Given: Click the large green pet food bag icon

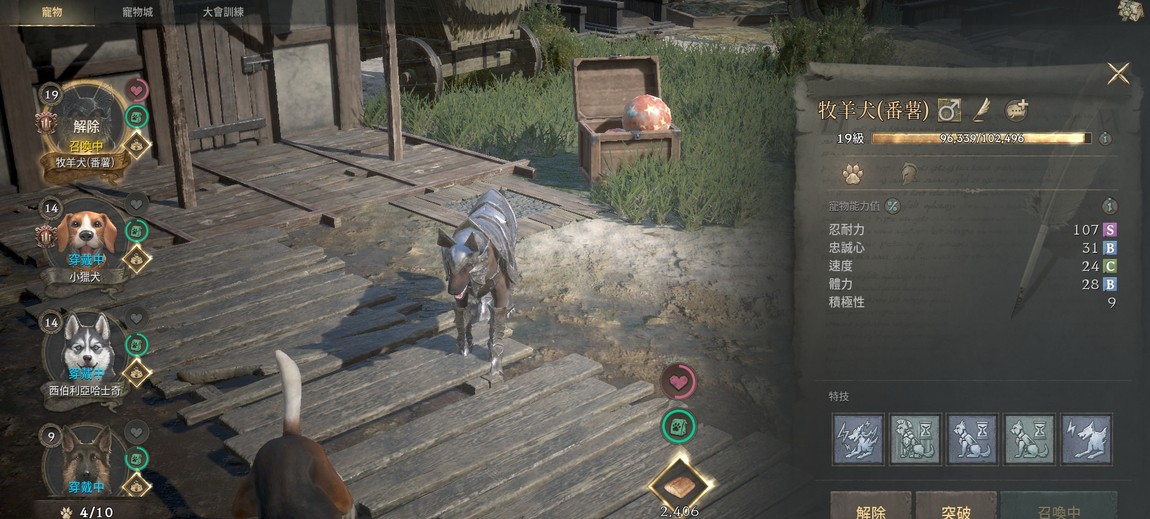Looking at the screenshot, I should [x=678, y=427].
